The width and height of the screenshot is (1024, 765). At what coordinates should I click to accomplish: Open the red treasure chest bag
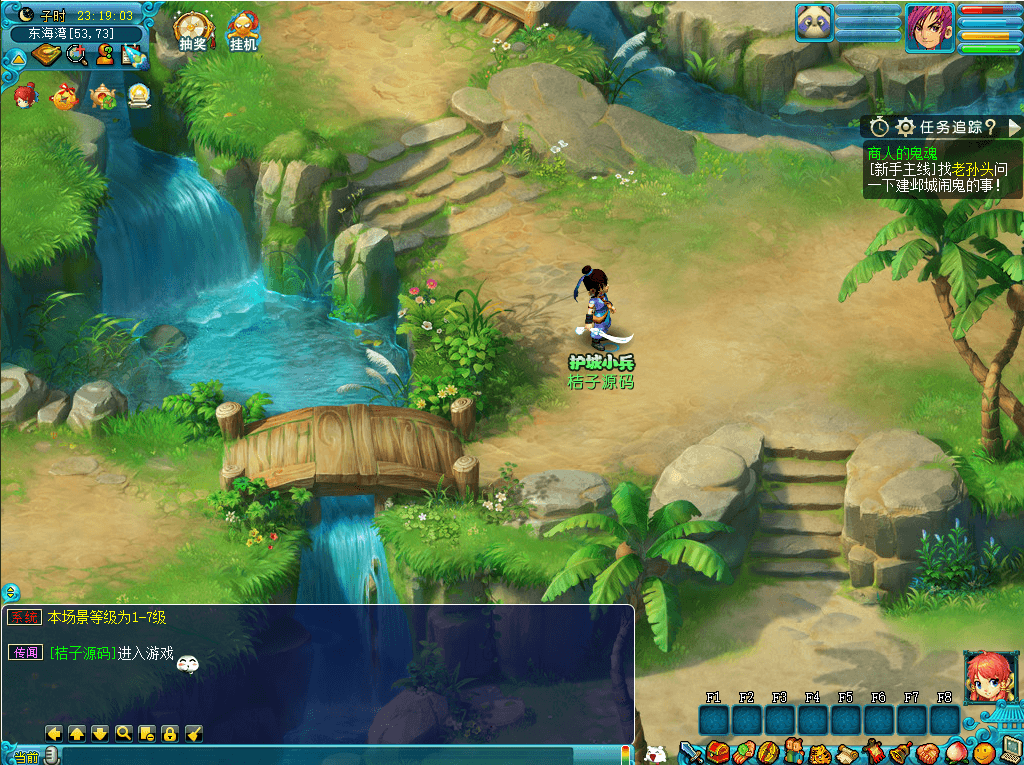[x=717, y=752]
